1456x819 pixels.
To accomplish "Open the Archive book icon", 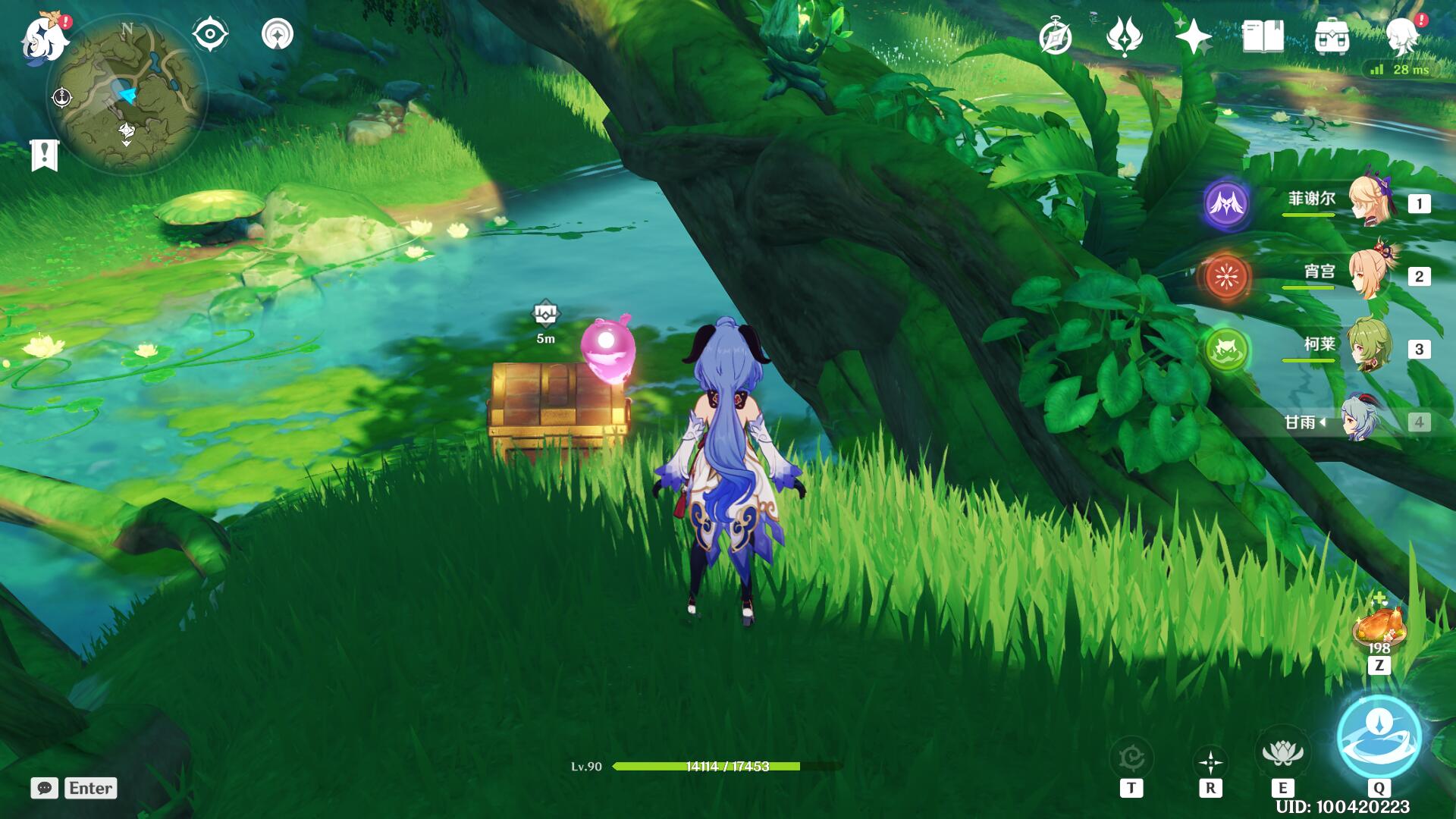I will tap(1263, 34).
